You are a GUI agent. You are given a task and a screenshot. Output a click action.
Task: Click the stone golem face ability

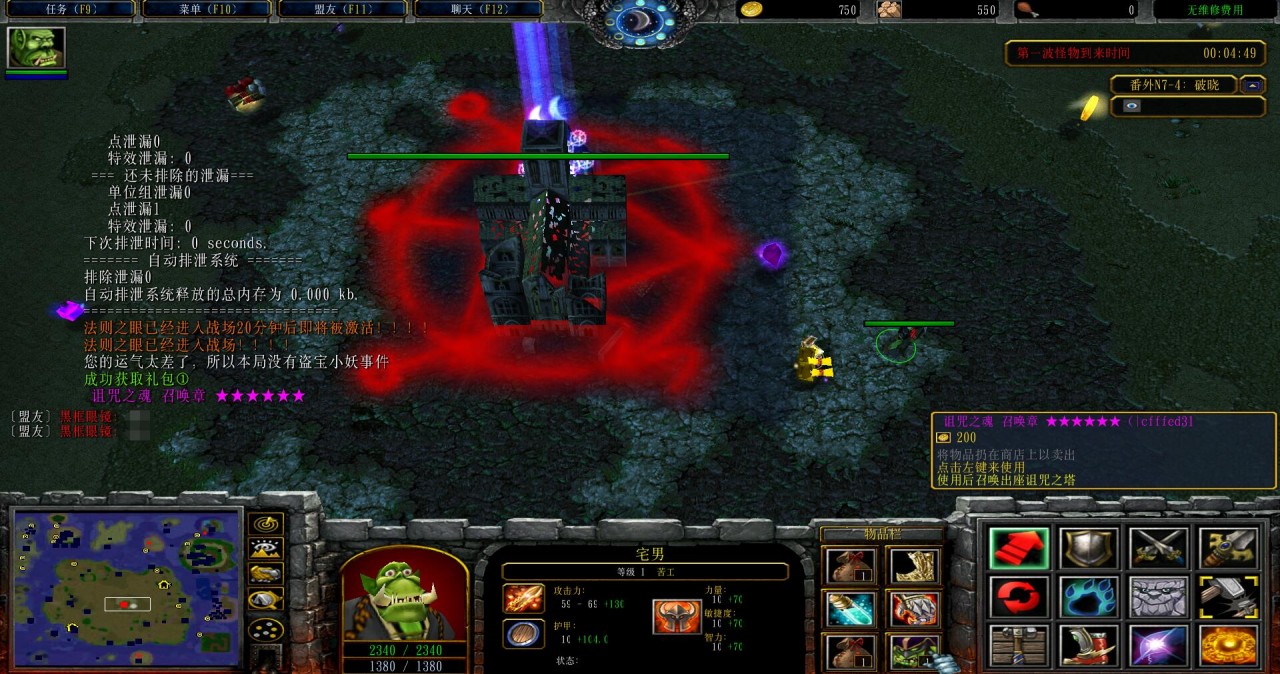pyautogui.click(x=1158, y=597)
